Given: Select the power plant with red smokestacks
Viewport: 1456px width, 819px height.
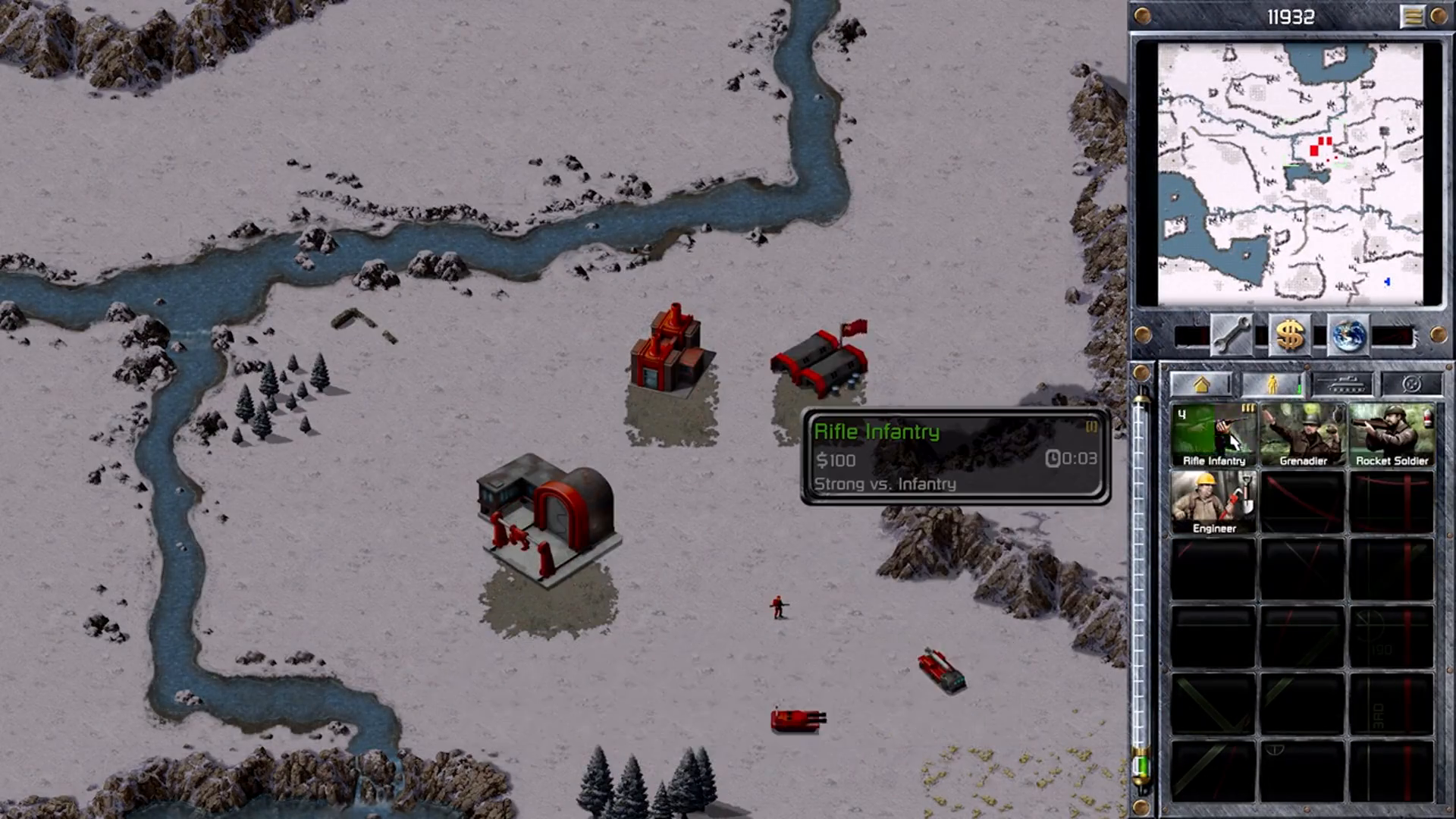Looking at the screenshot, I should 671,353.
